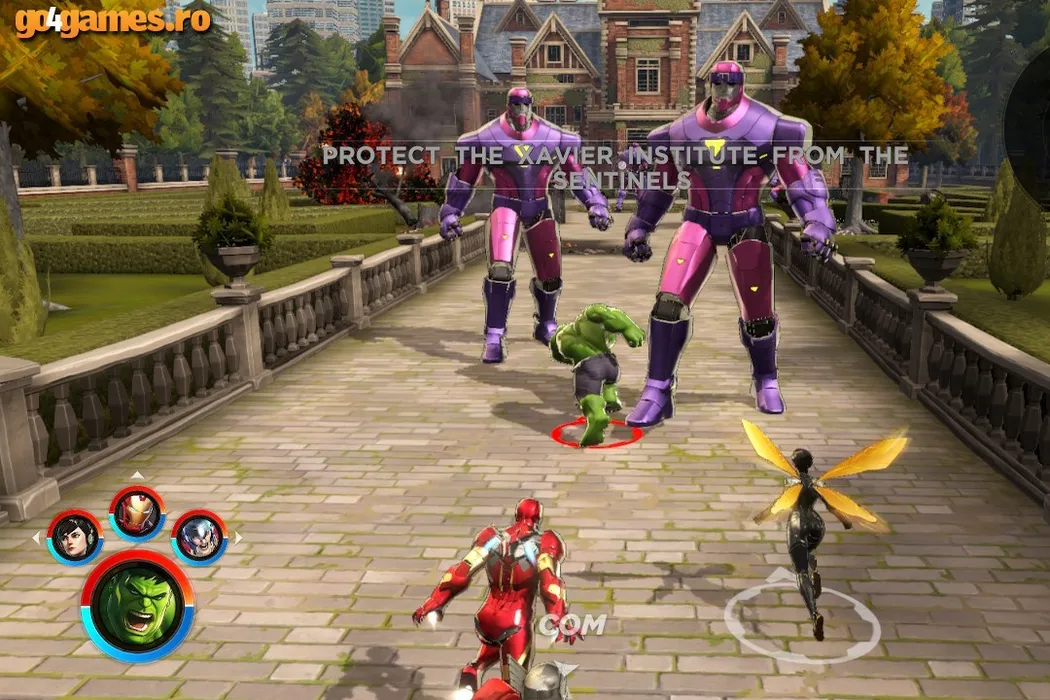Choose the Wasp portrait in the hero wheel
The height and width of the screenshot is (700, 1050).
(x=75, y=537)
